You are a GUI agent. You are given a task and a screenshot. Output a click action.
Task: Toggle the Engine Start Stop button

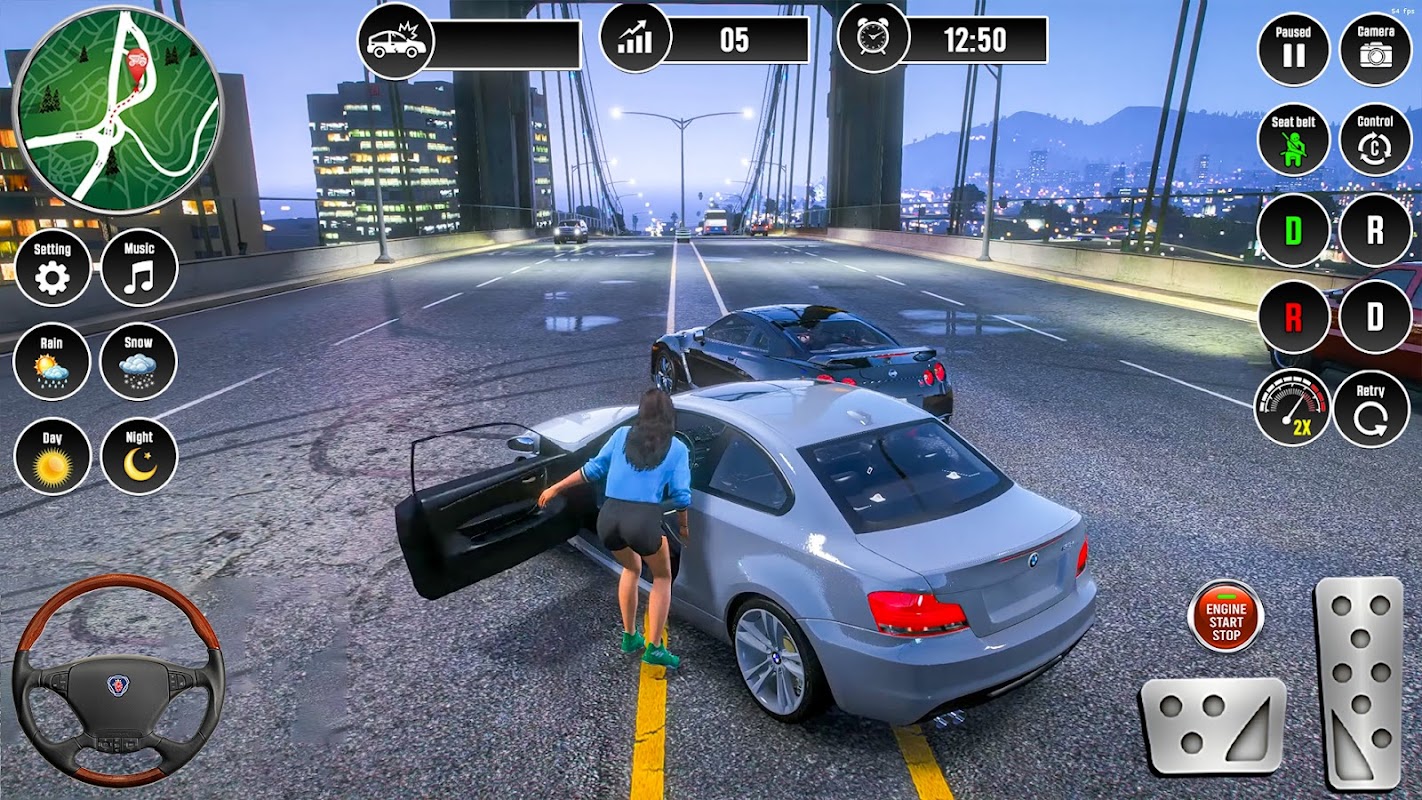pos(1225,616)
